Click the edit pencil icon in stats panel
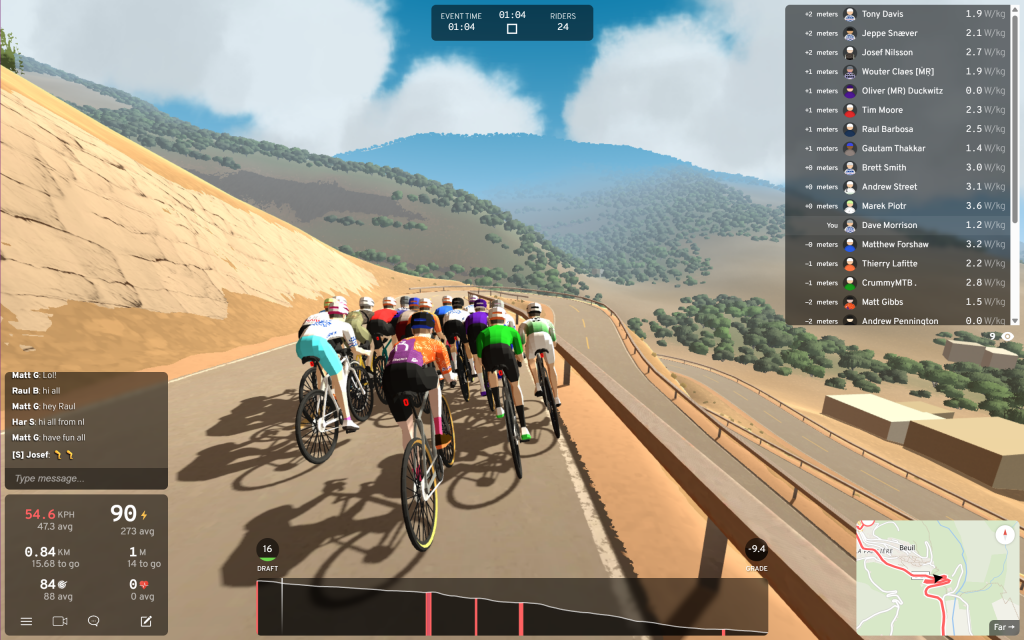Screen dimensions: 1024x640 point(146,621)
